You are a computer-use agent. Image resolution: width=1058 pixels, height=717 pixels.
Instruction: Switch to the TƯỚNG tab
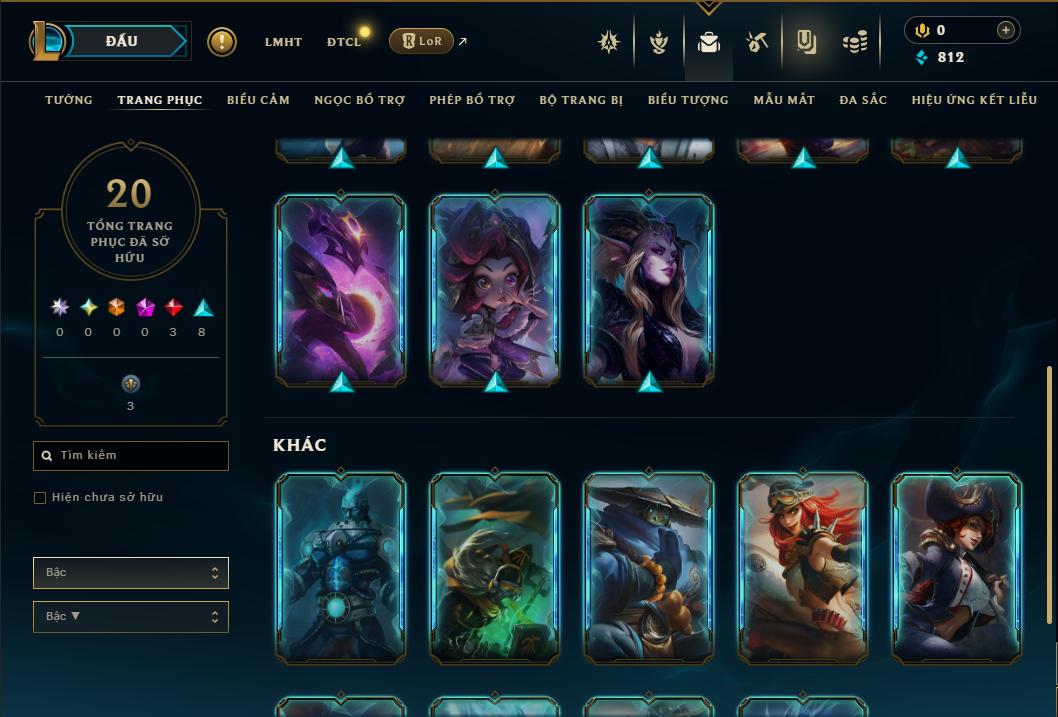pyautogui.click(x=69, y=100)
